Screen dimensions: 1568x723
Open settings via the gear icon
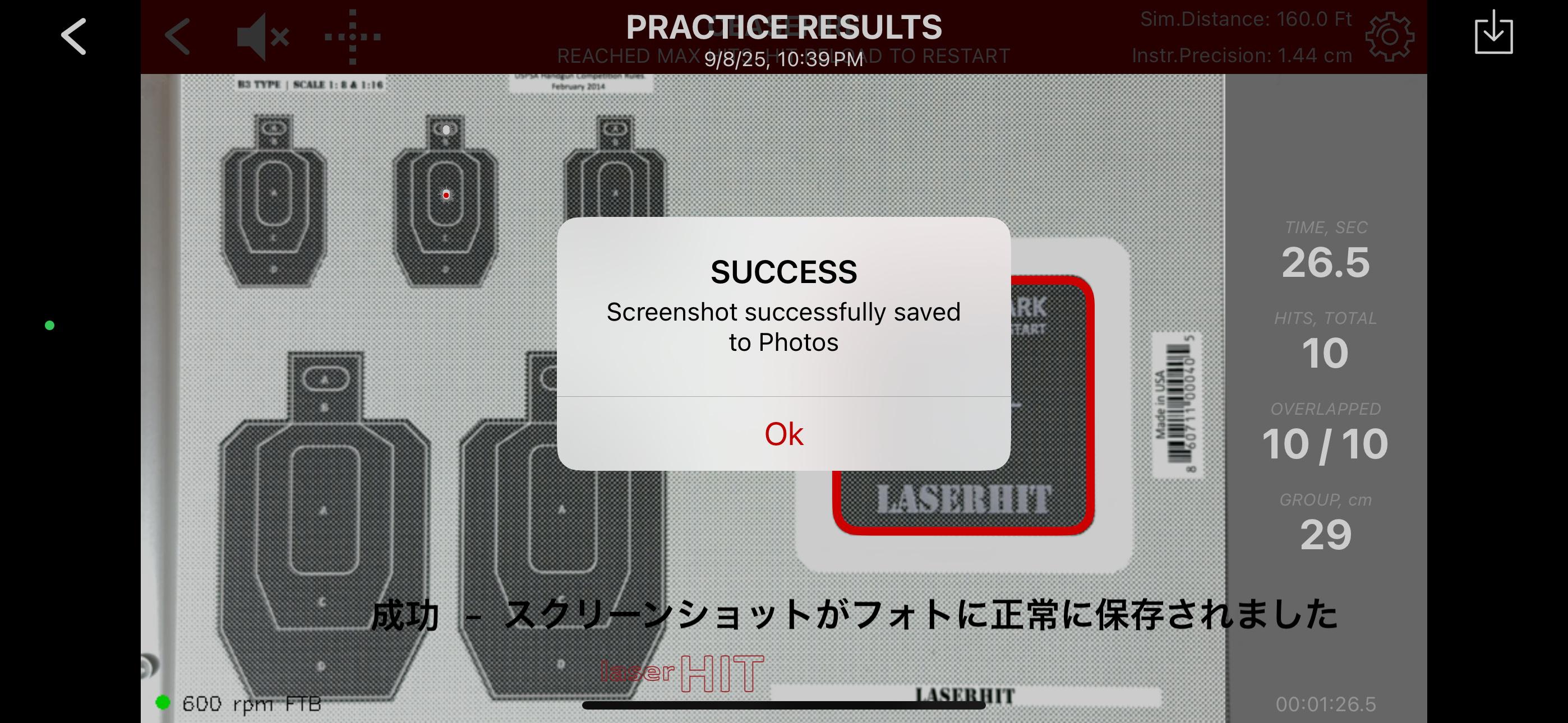1389,36
